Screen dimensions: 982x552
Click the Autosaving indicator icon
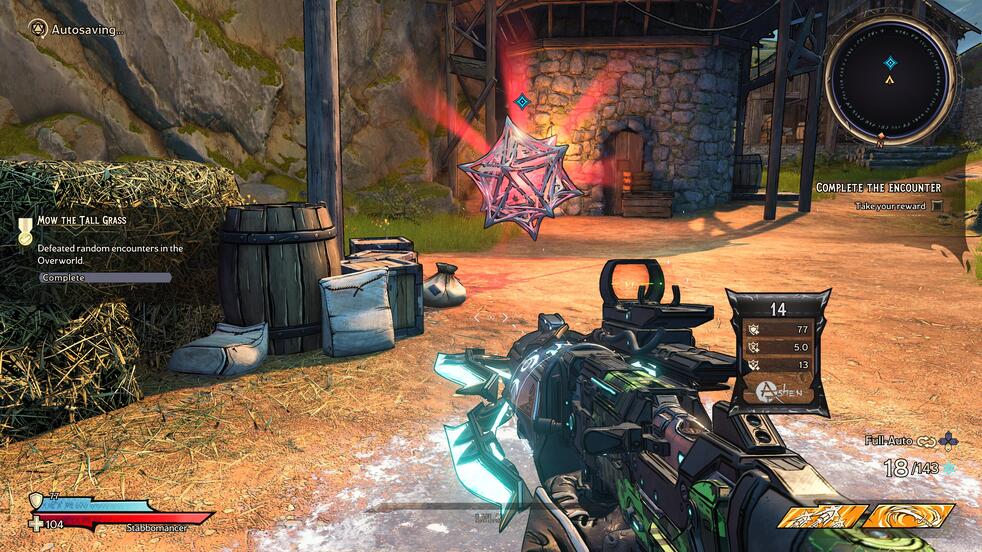point(38,29)
